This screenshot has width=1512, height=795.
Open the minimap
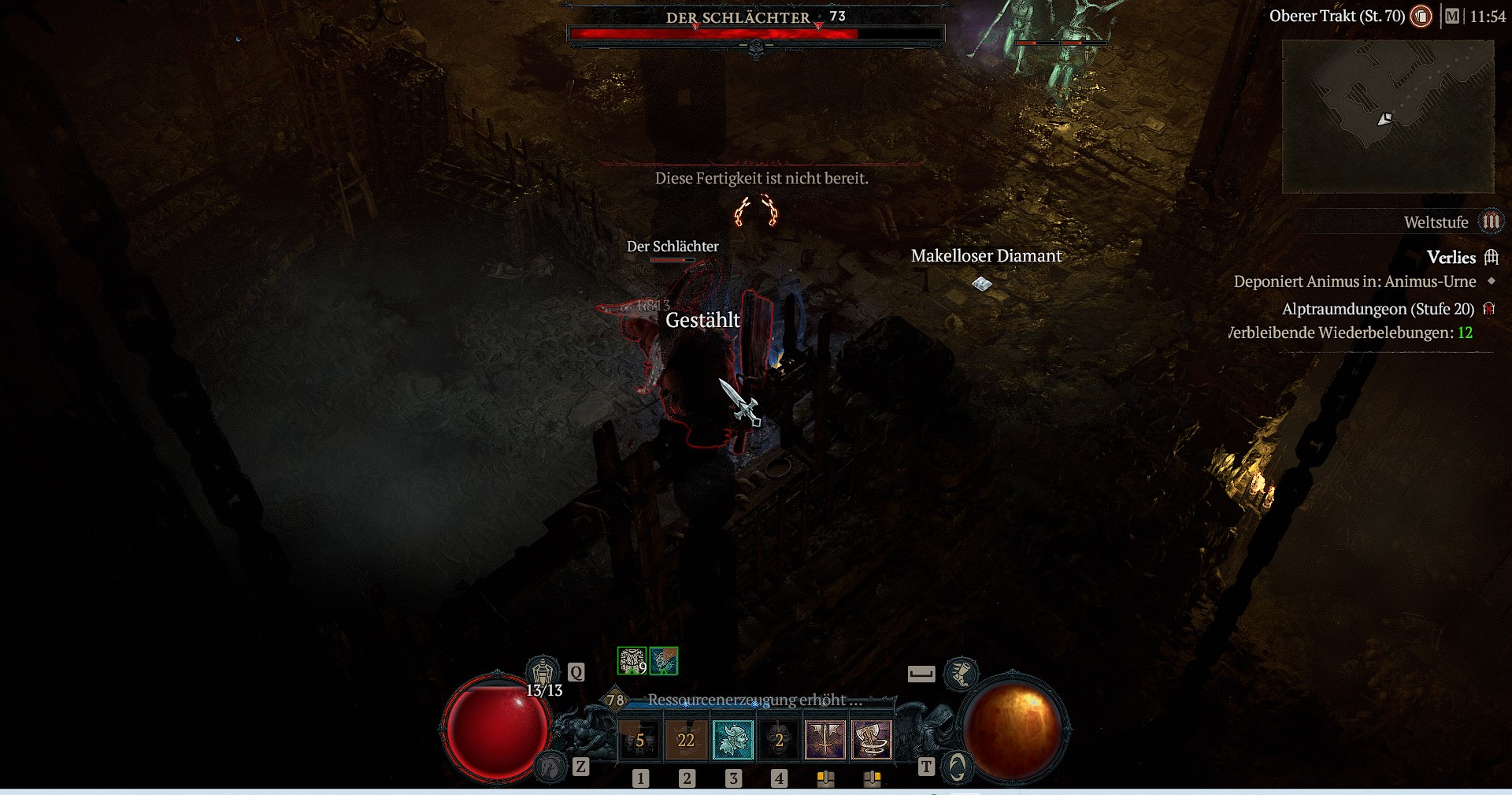[x=1388, y=117]
